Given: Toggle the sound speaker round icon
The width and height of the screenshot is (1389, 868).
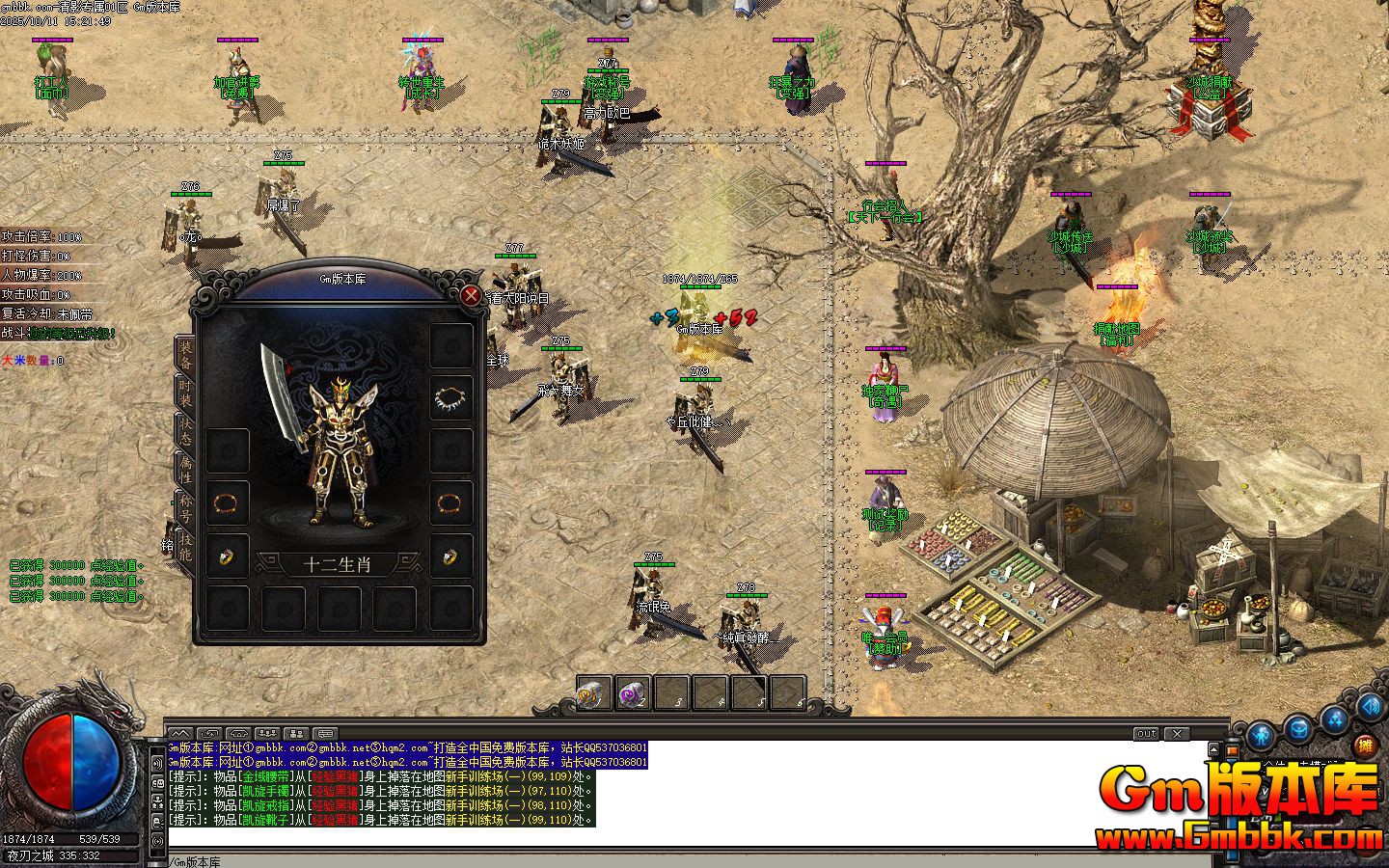Looking at the screenshot, I should (1371, 707).
